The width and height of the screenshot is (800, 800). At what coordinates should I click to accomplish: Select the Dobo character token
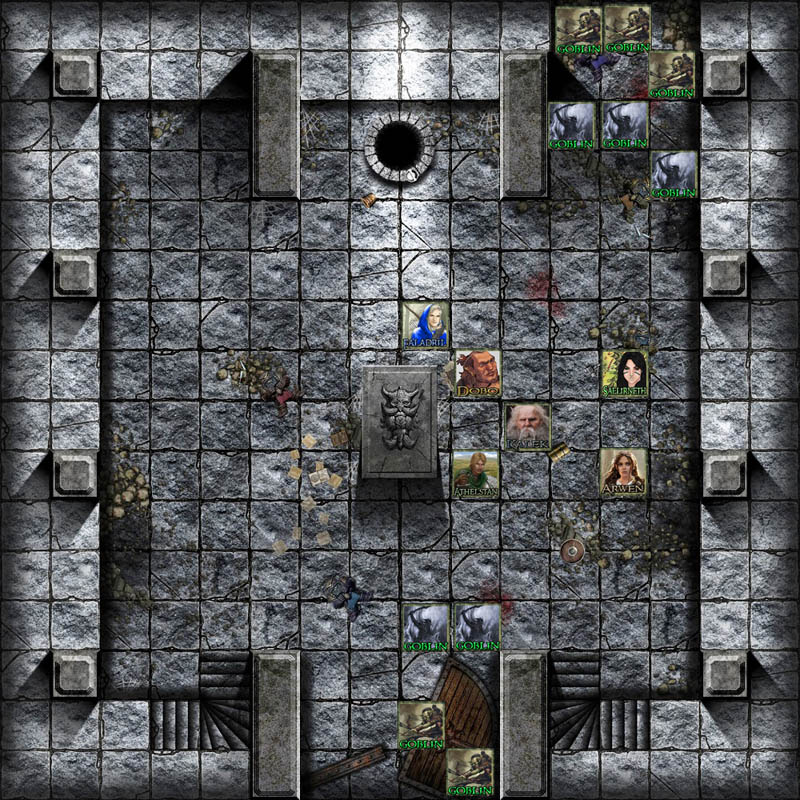tap(476, 374)
